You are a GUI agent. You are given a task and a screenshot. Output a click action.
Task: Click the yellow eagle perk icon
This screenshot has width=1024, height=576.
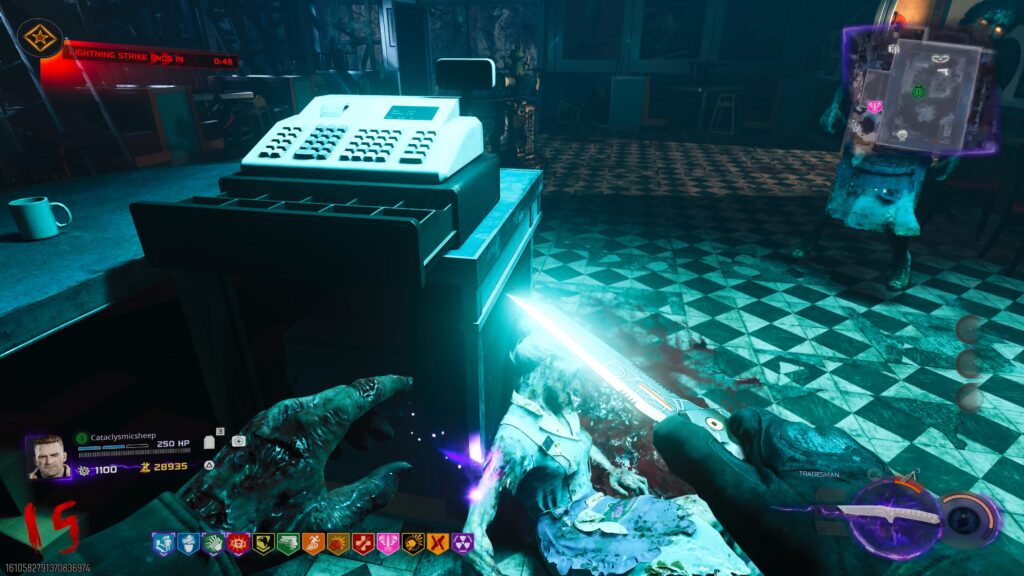pos(262,544)
